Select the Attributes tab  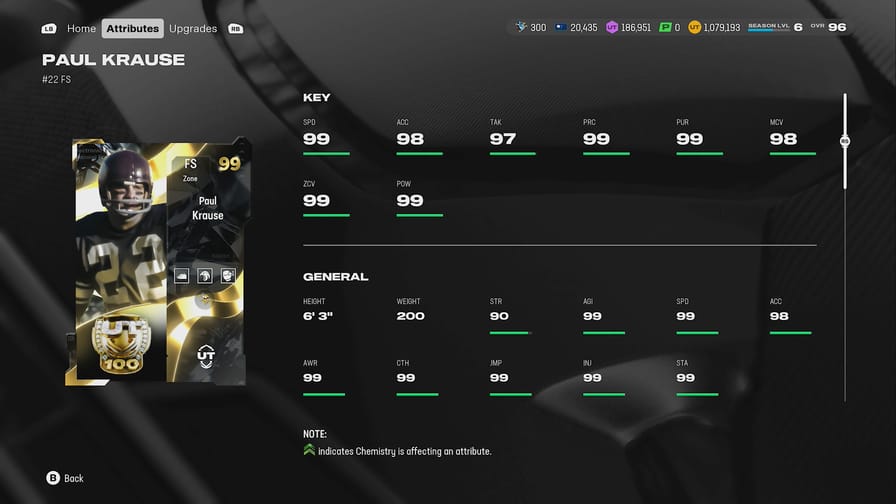click(133, 28)
